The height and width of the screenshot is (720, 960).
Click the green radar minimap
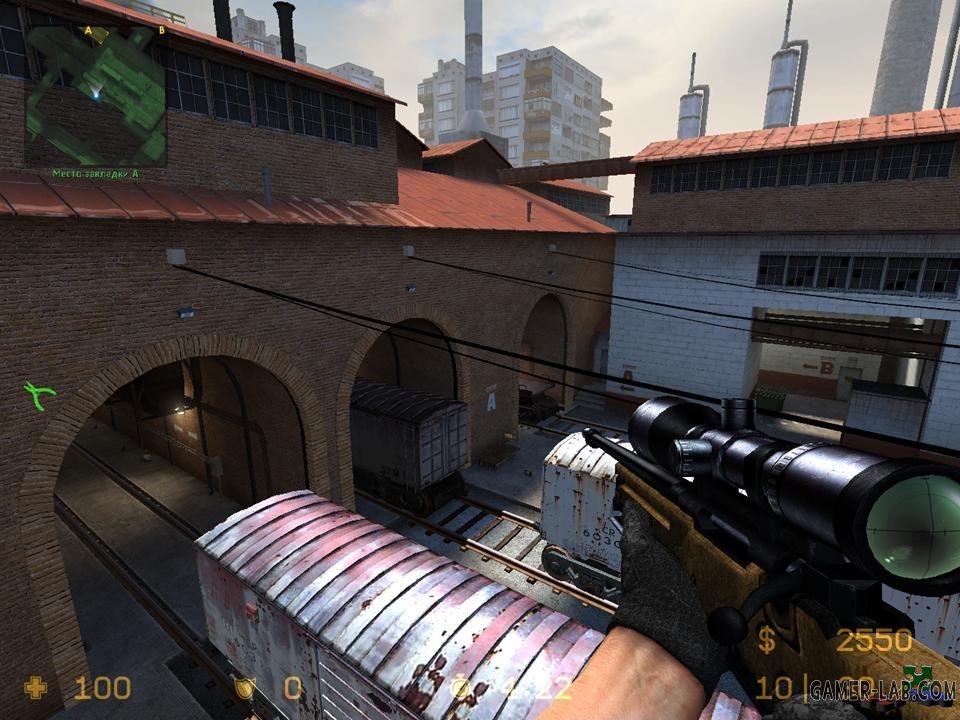pos(95,95)
